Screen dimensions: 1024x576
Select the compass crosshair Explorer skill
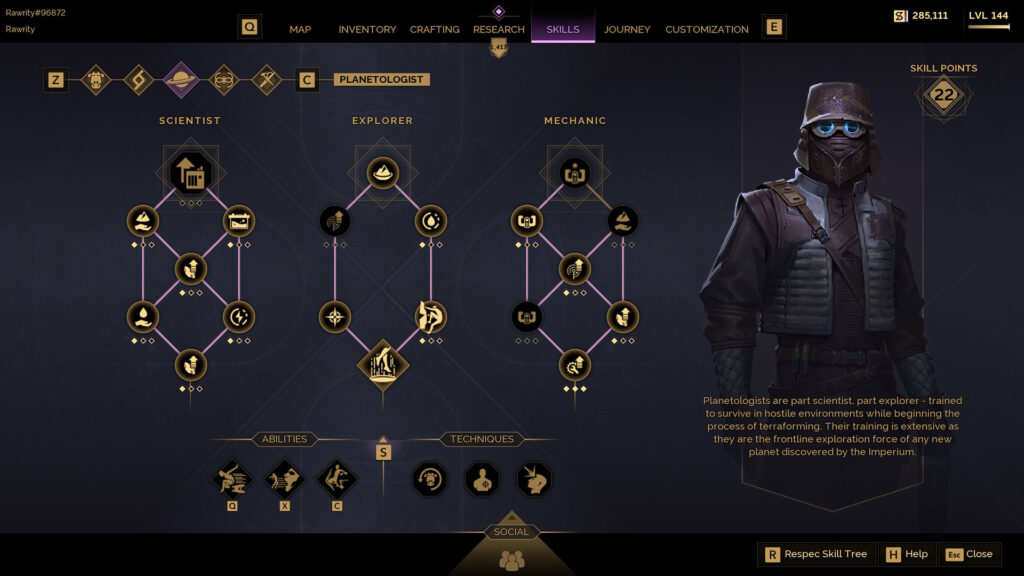coord(335,317)
